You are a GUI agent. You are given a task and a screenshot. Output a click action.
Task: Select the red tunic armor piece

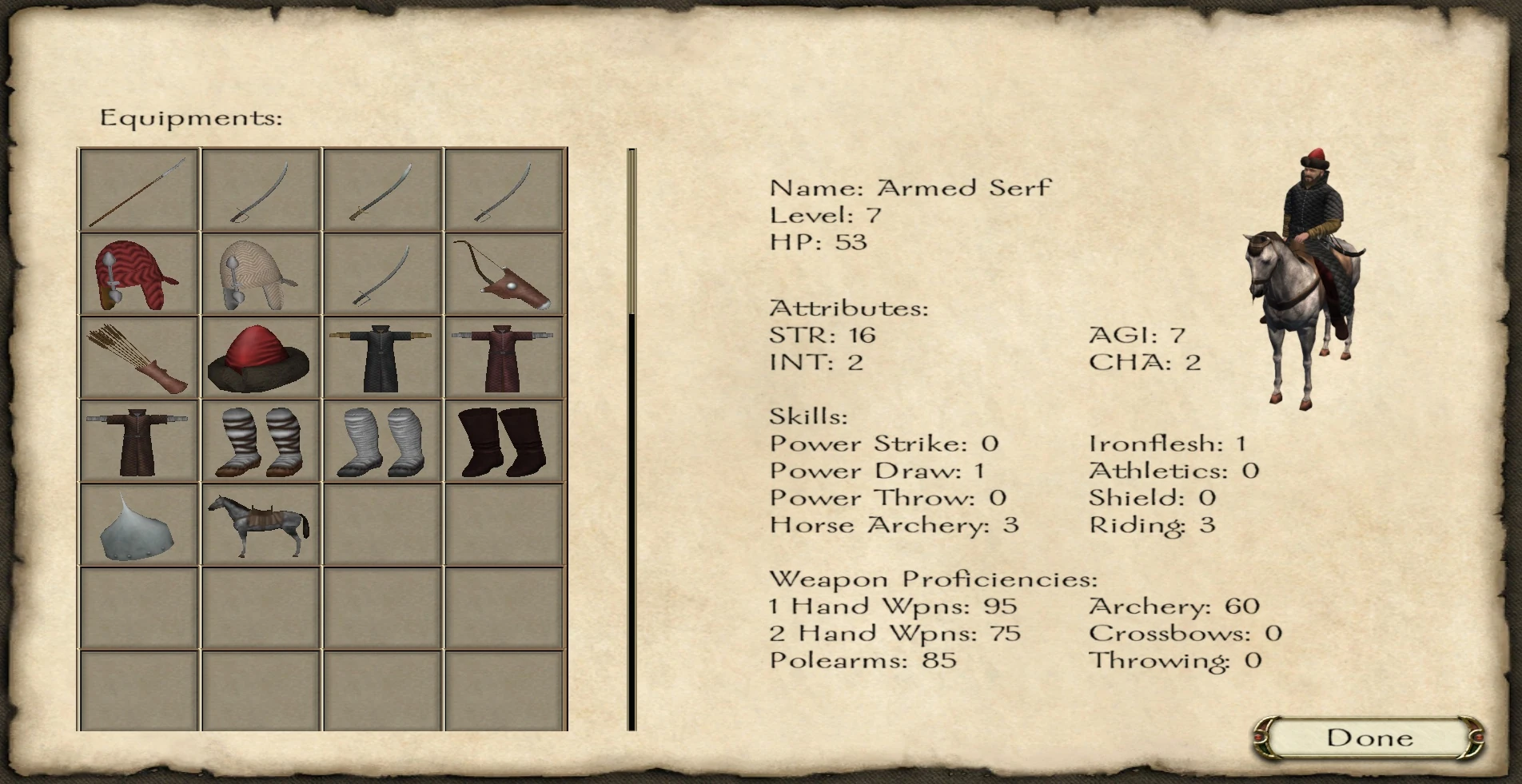coord(502,360)
